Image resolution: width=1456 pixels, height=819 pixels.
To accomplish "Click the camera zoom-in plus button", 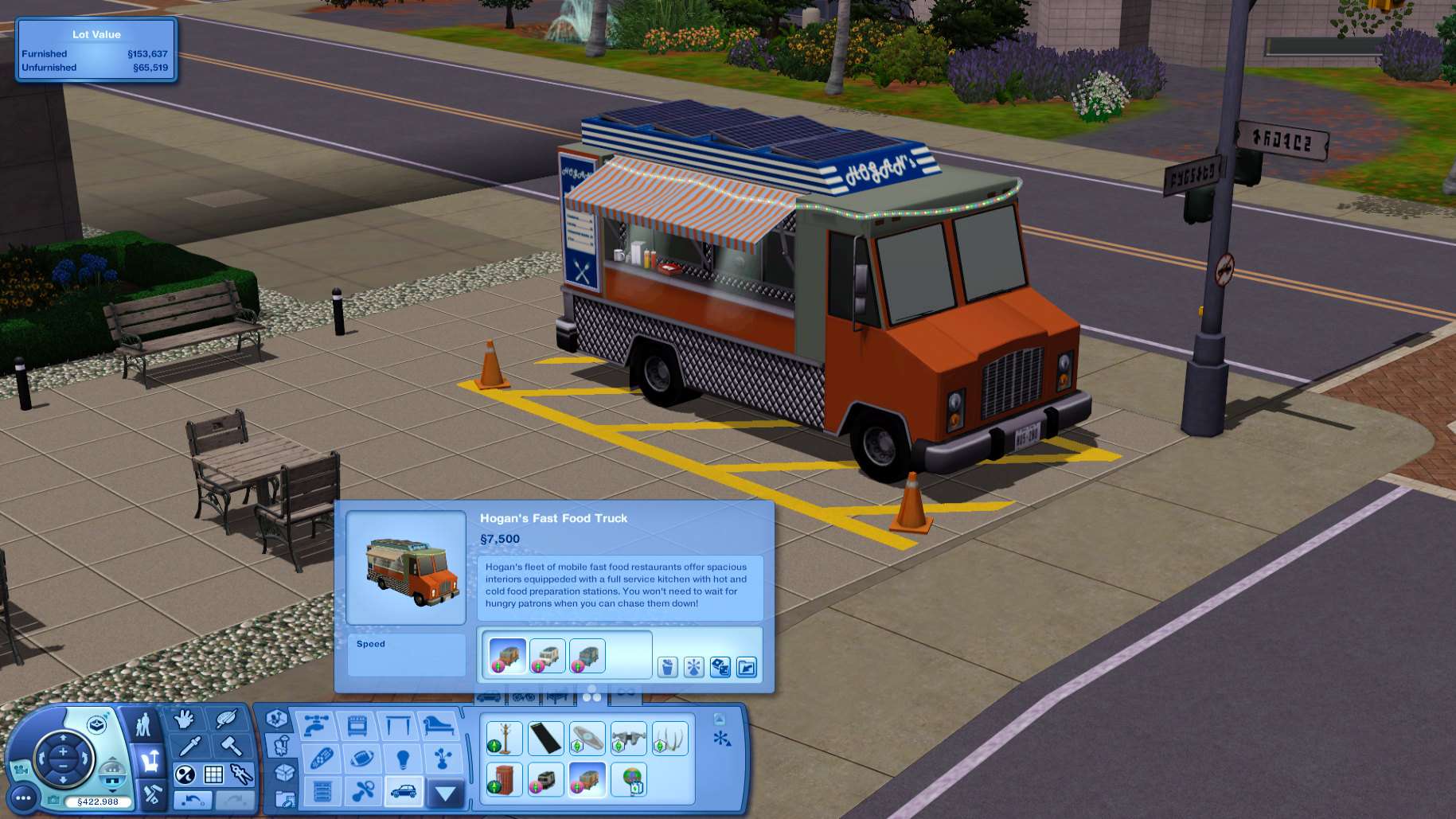I will point(63,750).
